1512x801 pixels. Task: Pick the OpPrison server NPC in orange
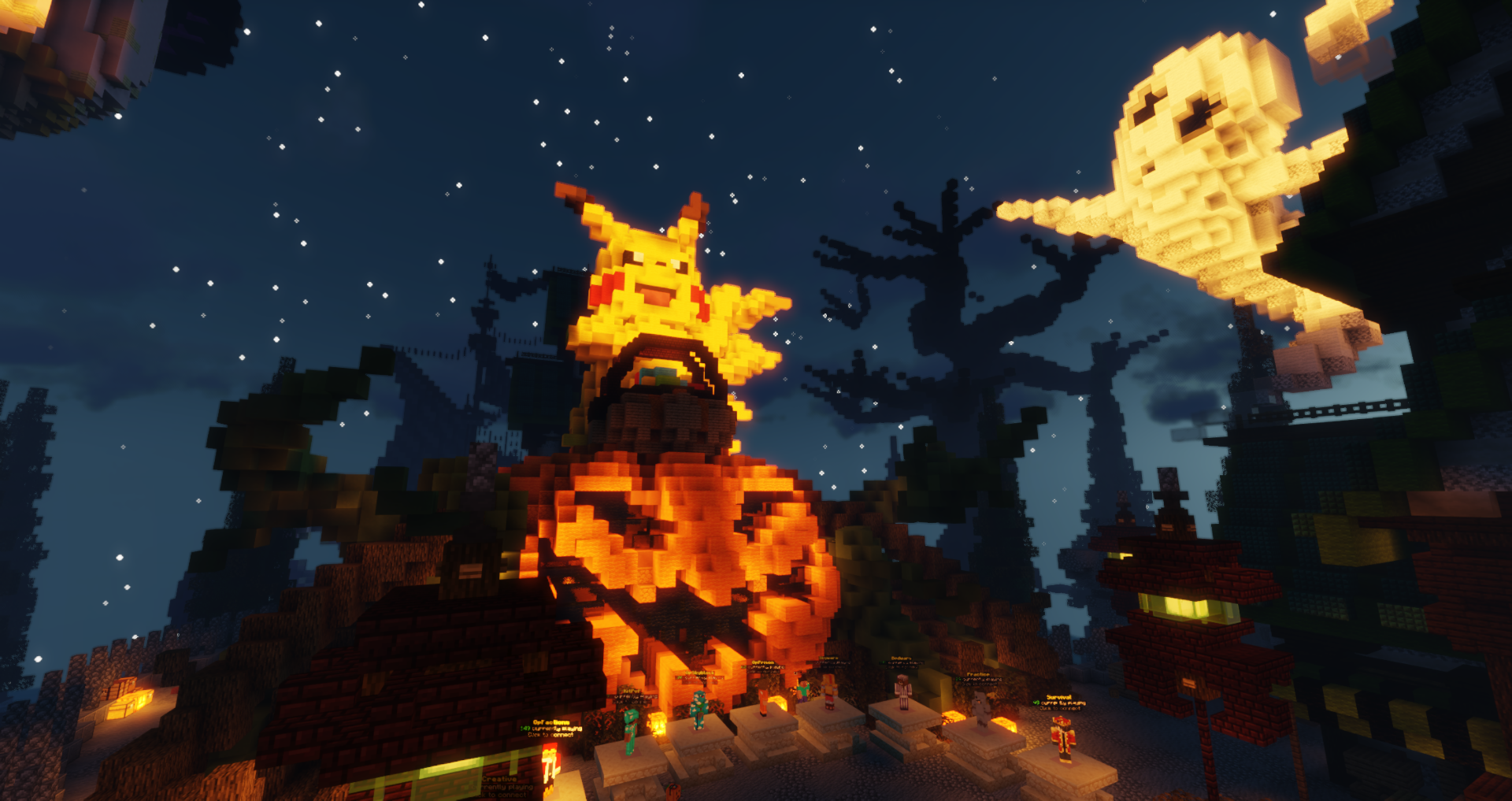[763, 698]
